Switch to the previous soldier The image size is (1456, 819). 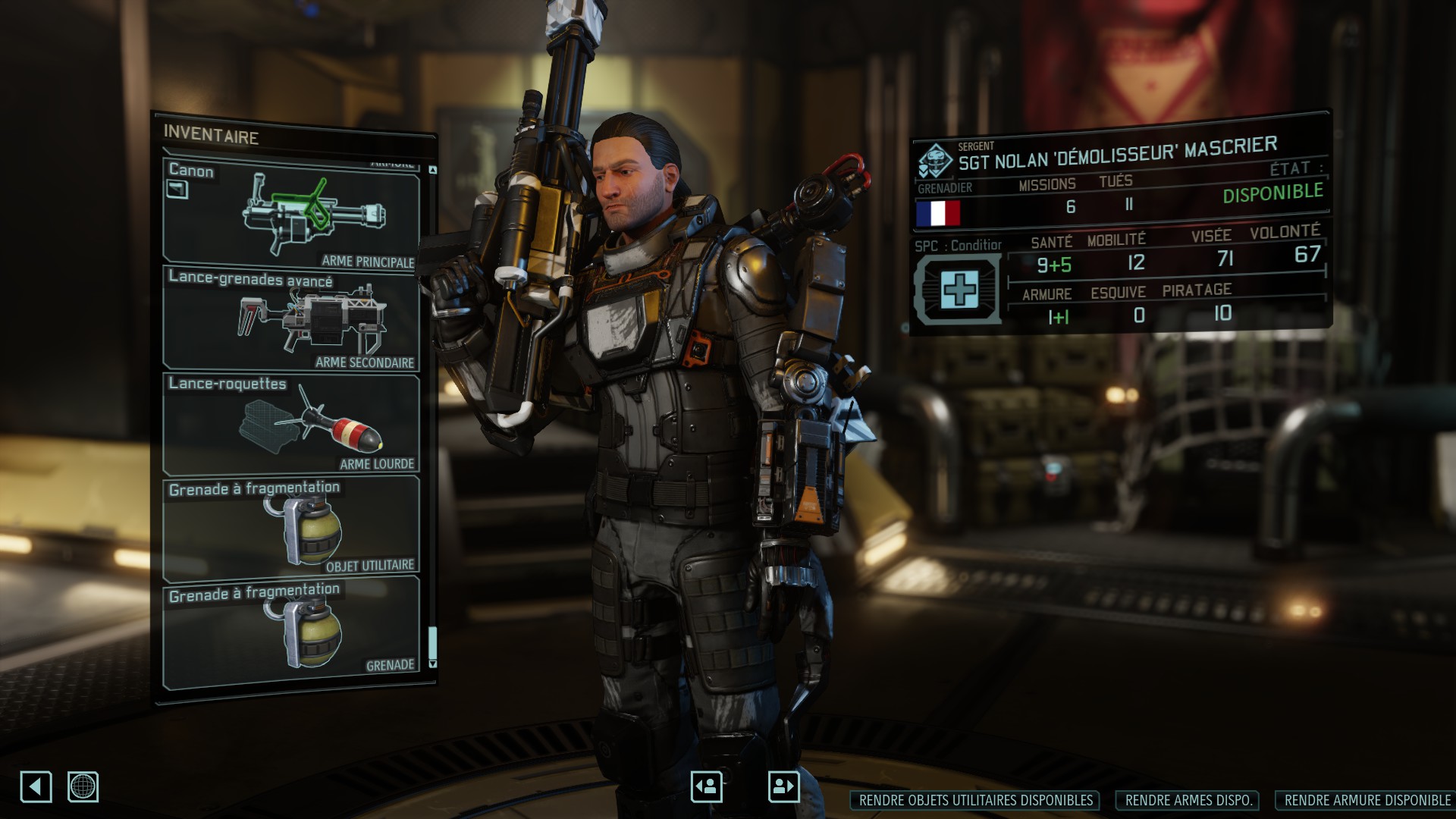(x=706, y=786)
